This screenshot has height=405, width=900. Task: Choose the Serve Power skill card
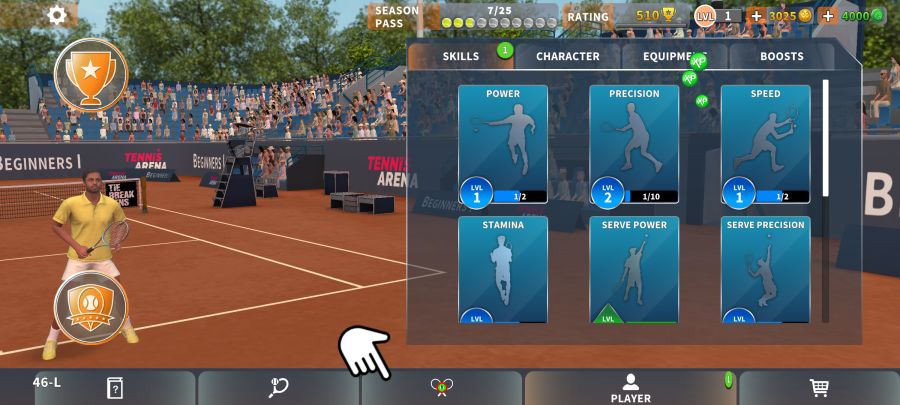pyautogui.click(x=634, y=269)
